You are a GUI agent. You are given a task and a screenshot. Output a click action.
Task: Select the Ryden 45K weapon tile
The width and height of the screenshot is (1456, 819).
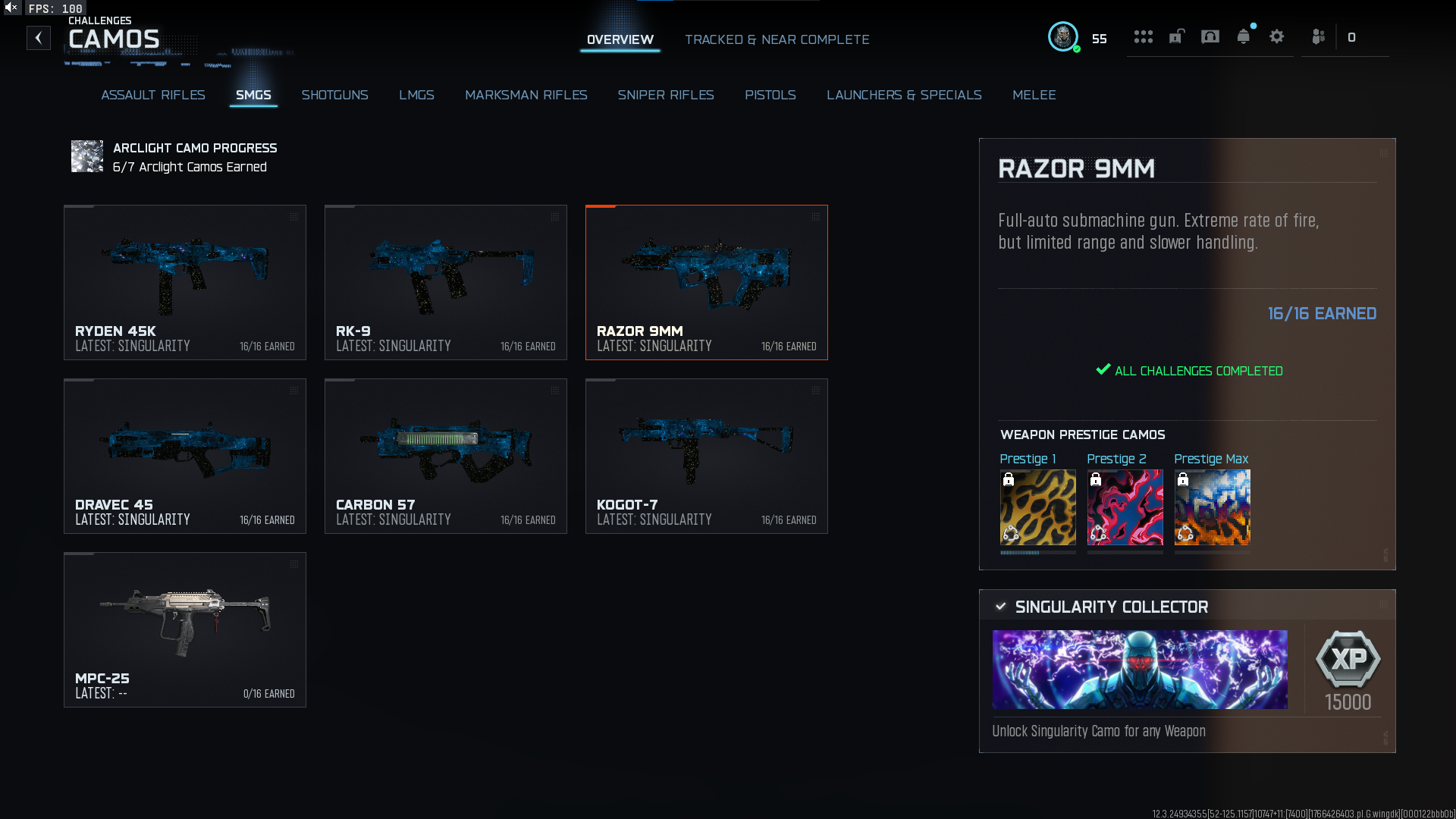[185, 282]
